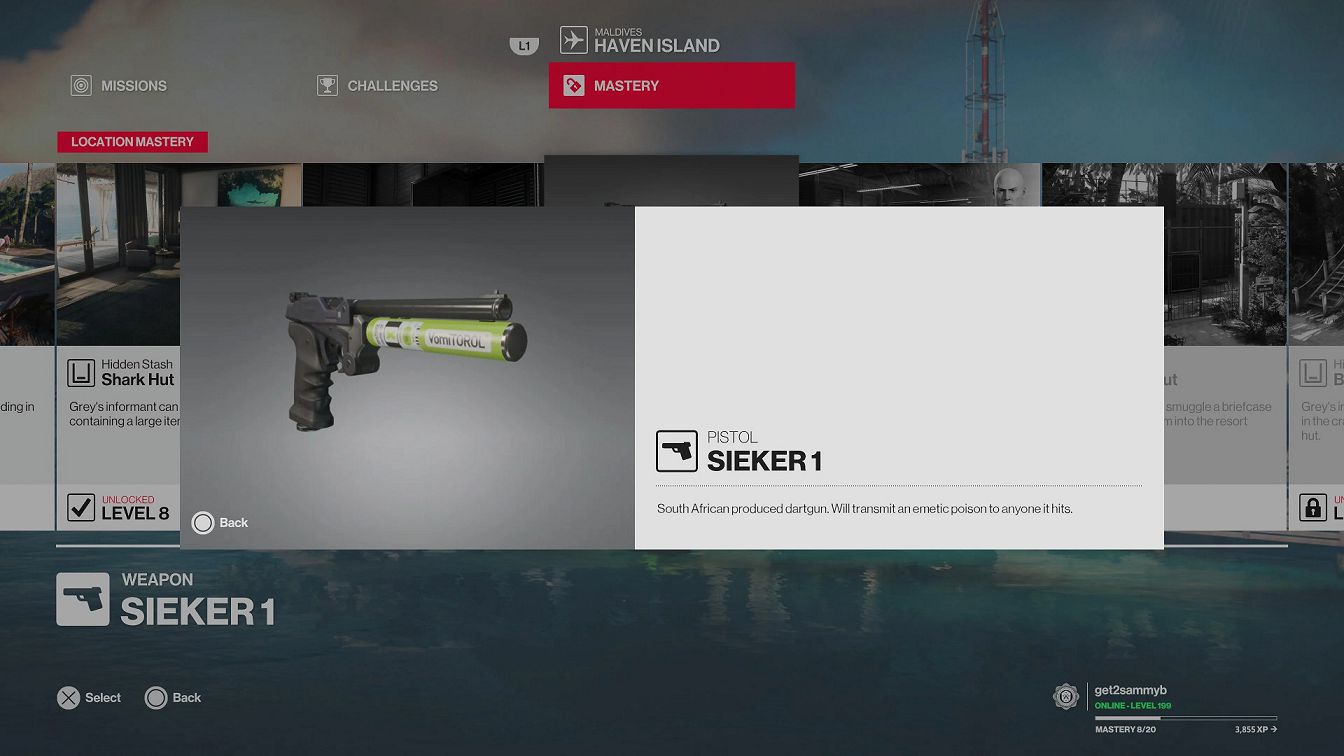The image size is (1344, 756).
Task: Click the Hidden Stash briefcase icon on Shark Hut card
Action: tap(80, 371)
